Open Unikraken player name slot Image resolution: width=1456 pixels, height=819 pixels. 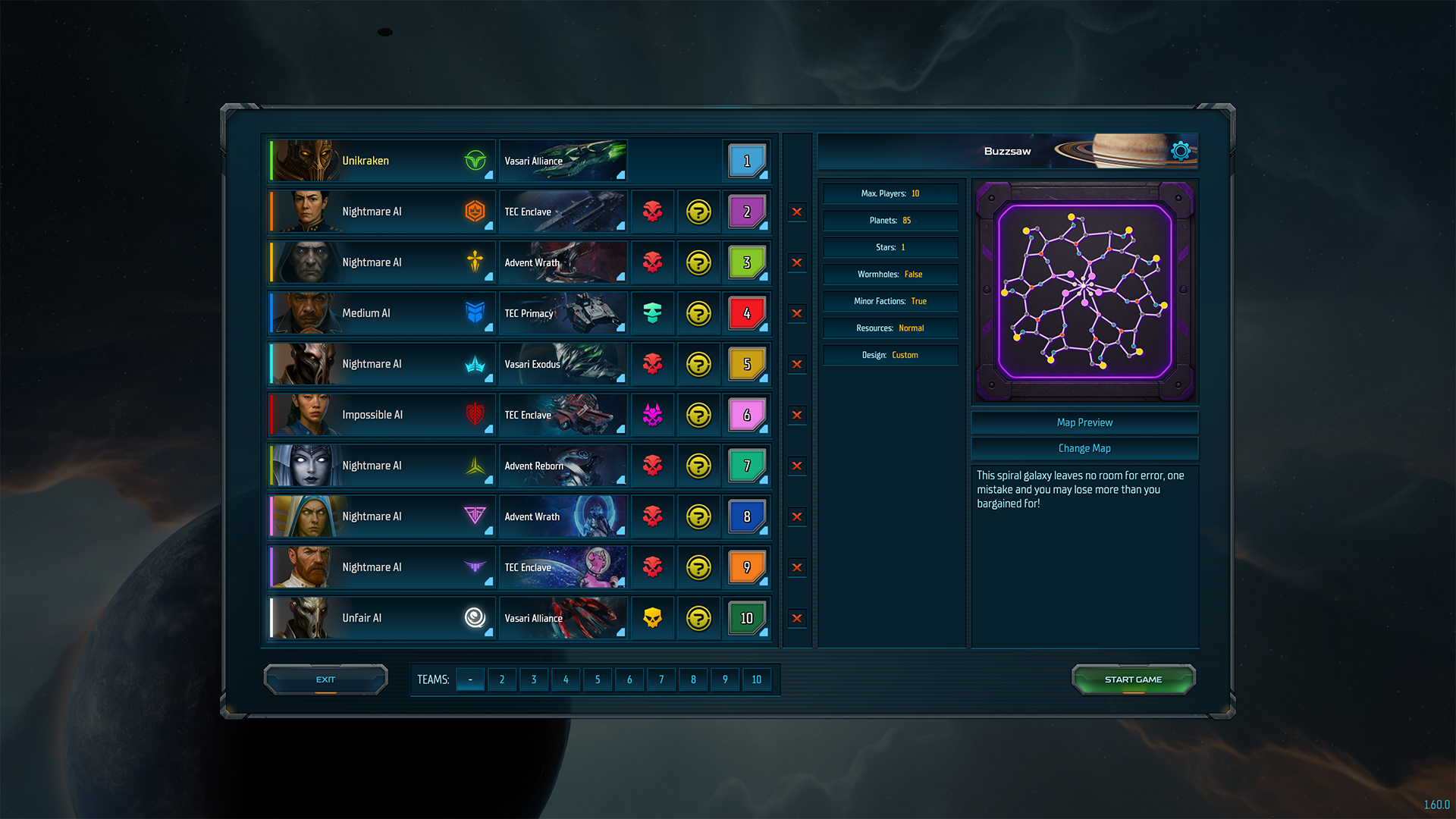click(381, 161)
